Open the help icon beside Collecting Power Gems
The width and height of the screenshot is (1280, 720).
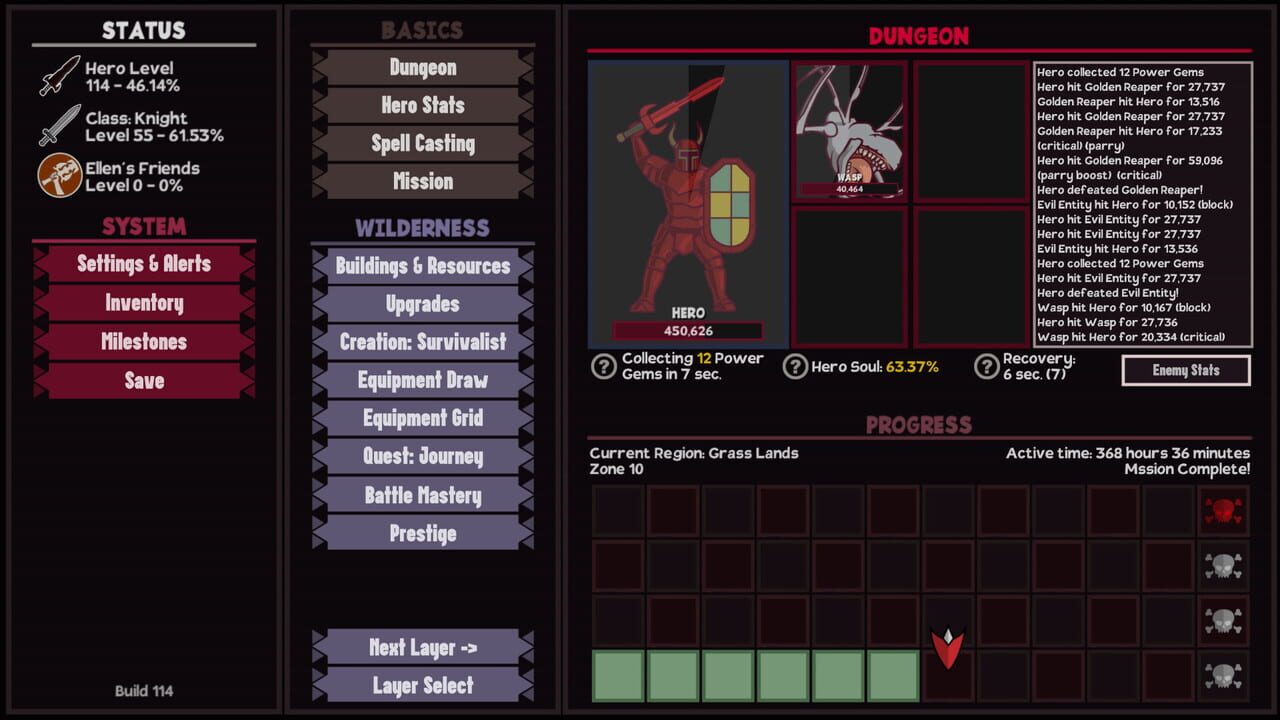(603, 369)
